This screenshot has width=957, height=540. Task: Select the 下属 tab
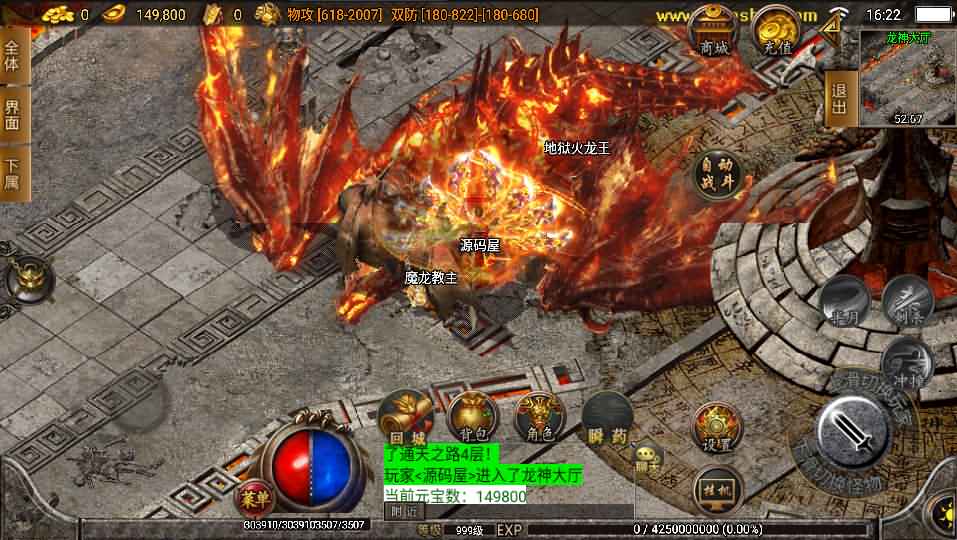pos(14,173)
